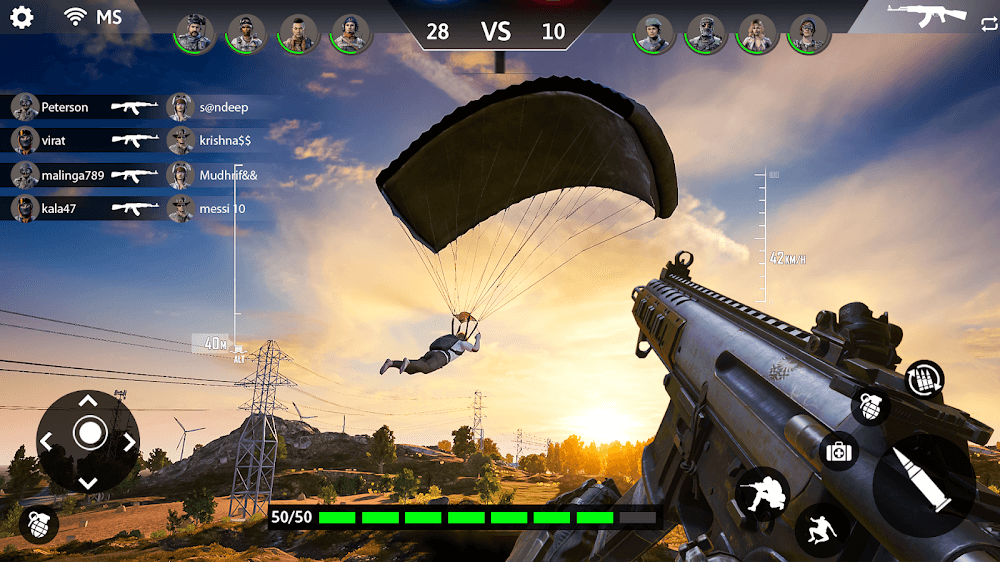Reload using the ammo reload icon
The width and height of the screenshot is (1000, 562).
pos(925,380)
